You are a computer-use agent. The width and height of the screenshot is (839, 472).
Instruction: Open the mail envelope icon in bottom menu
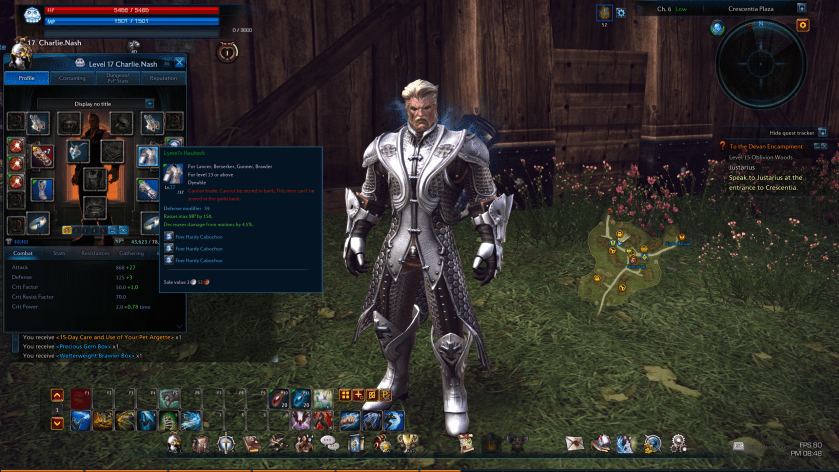[575, 442]
